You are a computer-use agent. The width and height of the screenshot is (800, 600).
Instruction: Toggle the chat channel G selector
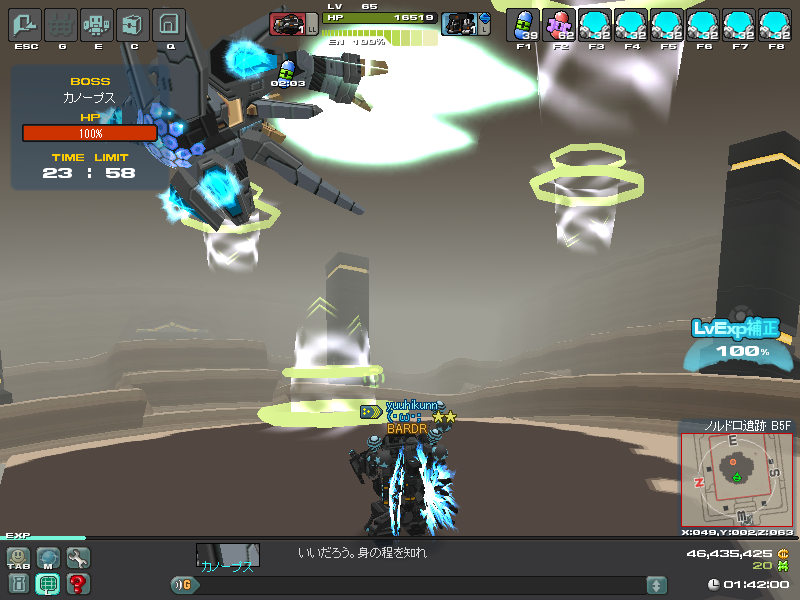point(182,585)
